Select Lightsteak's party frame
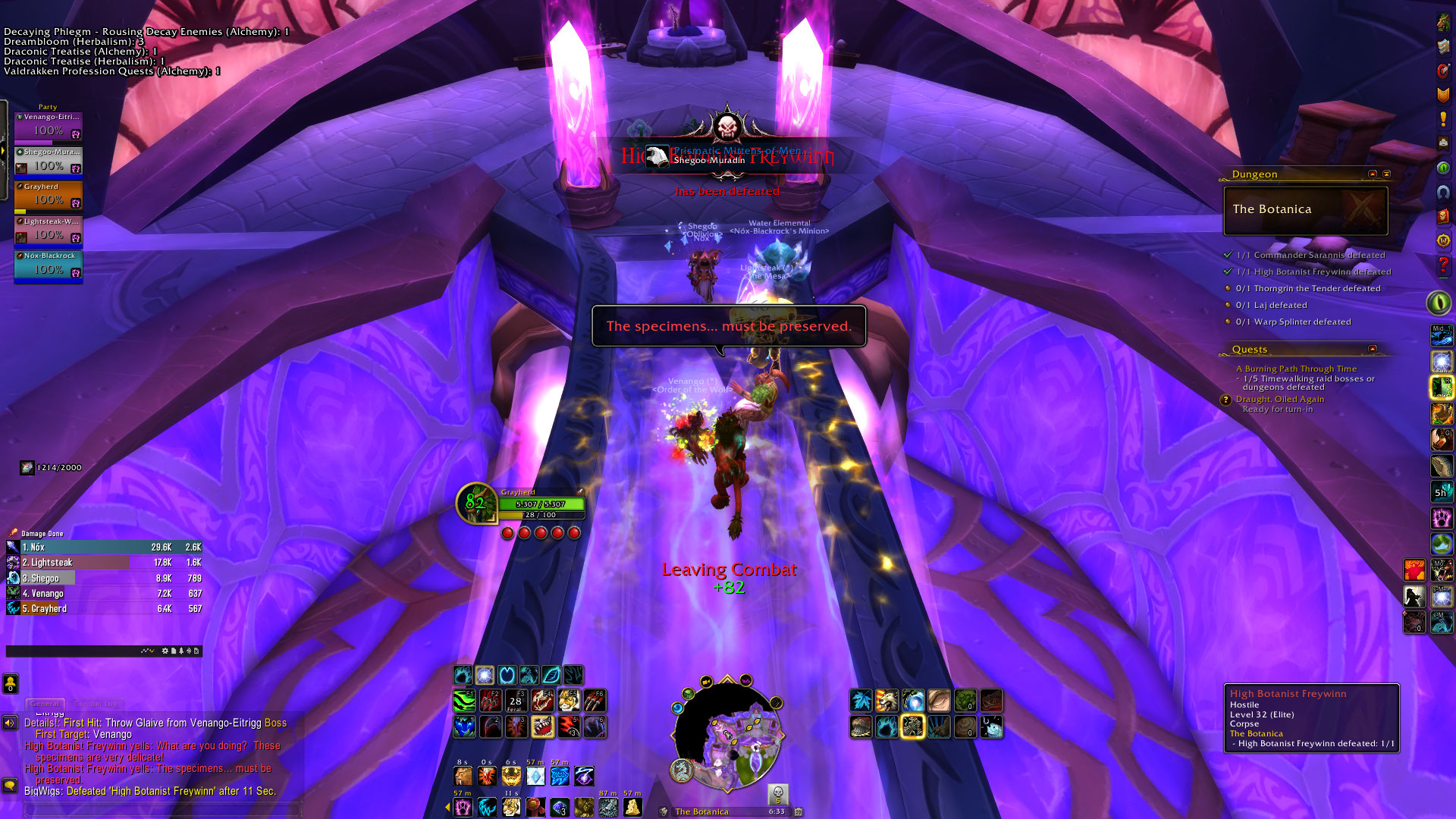Viewport: 1456px width, 819px height. (48, 231)
